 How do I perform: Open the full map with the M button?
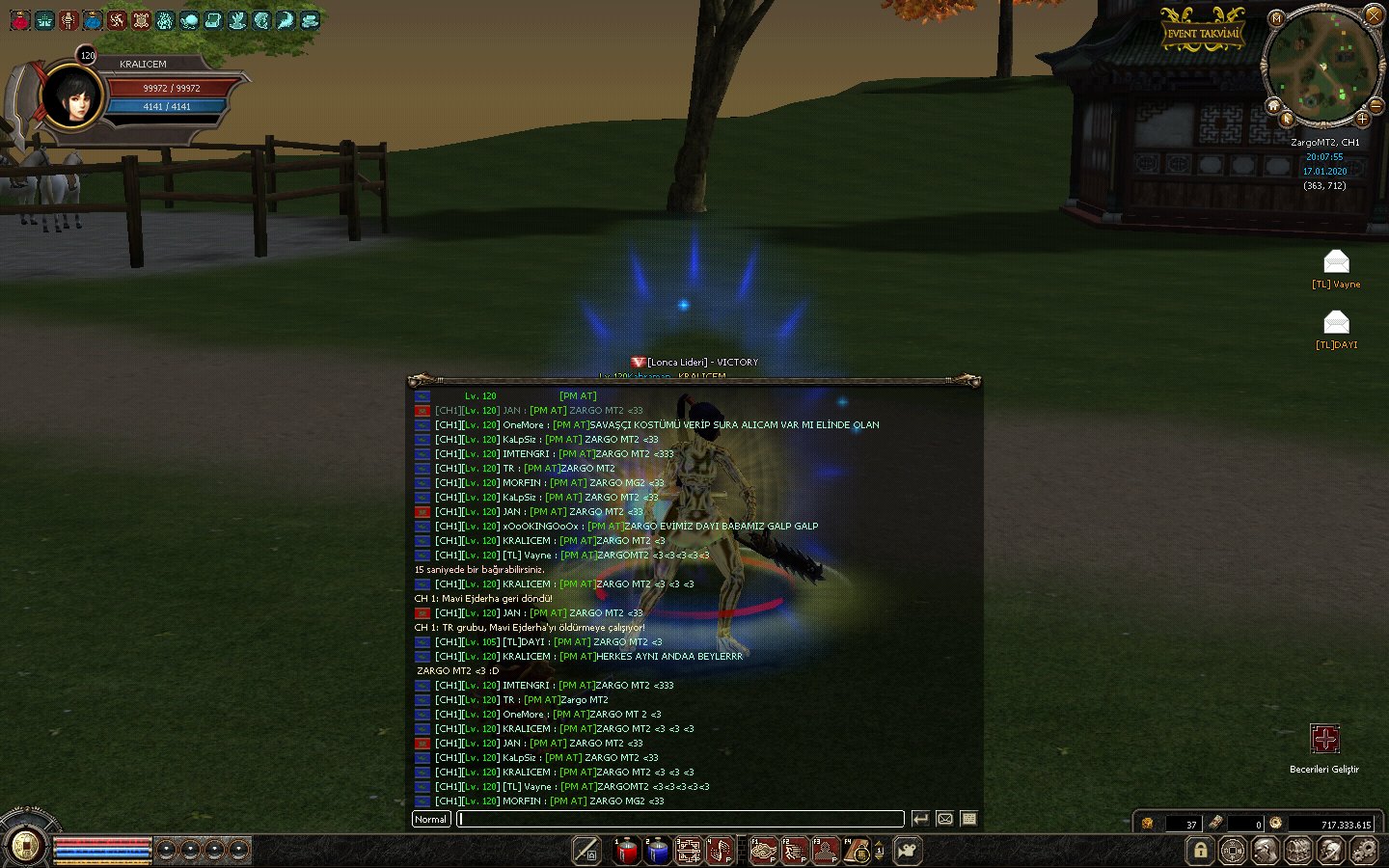point(1276,18)
